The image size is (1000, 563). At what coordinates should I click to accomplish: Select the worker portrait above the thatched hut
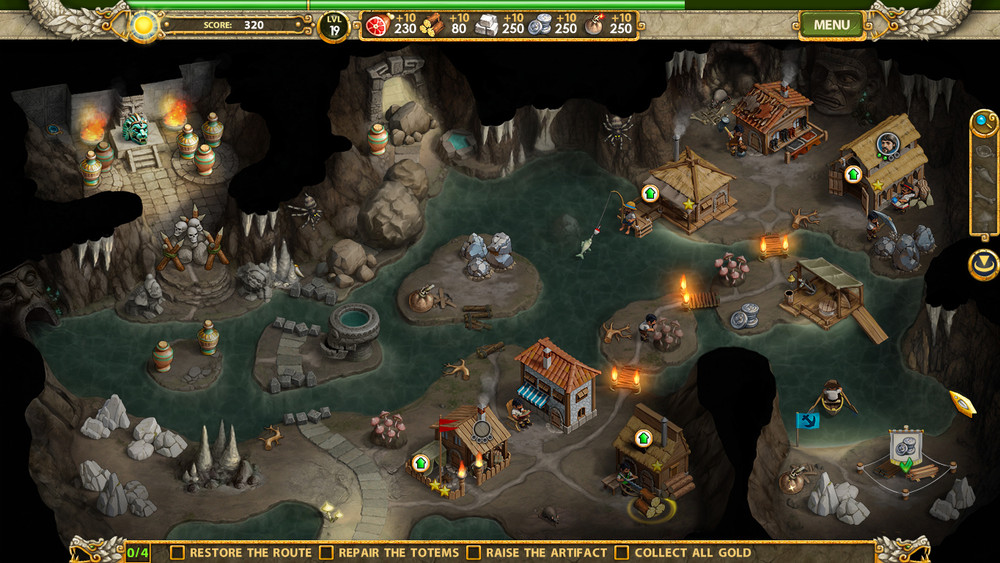[886, 144]
